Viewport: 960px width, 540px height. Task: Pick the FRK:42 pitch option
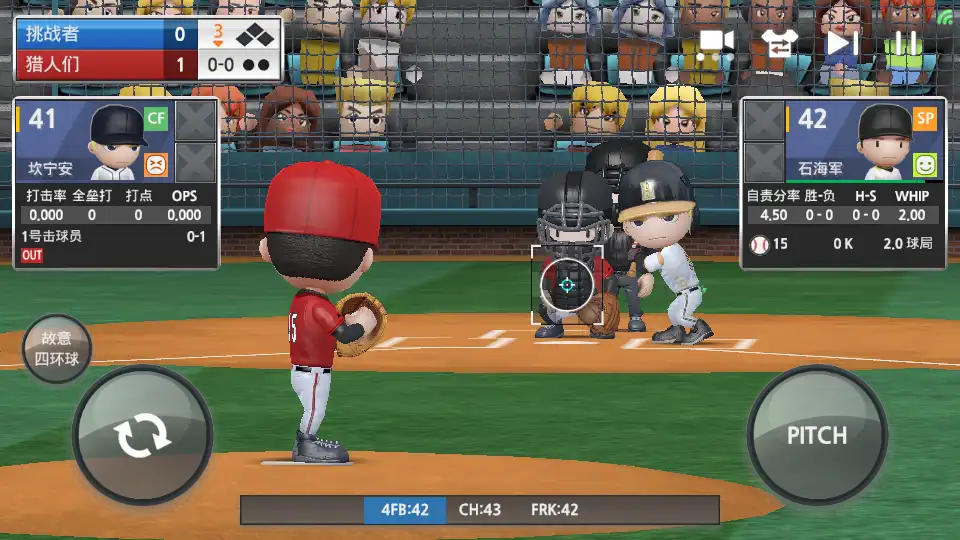[x=555, y=510]
